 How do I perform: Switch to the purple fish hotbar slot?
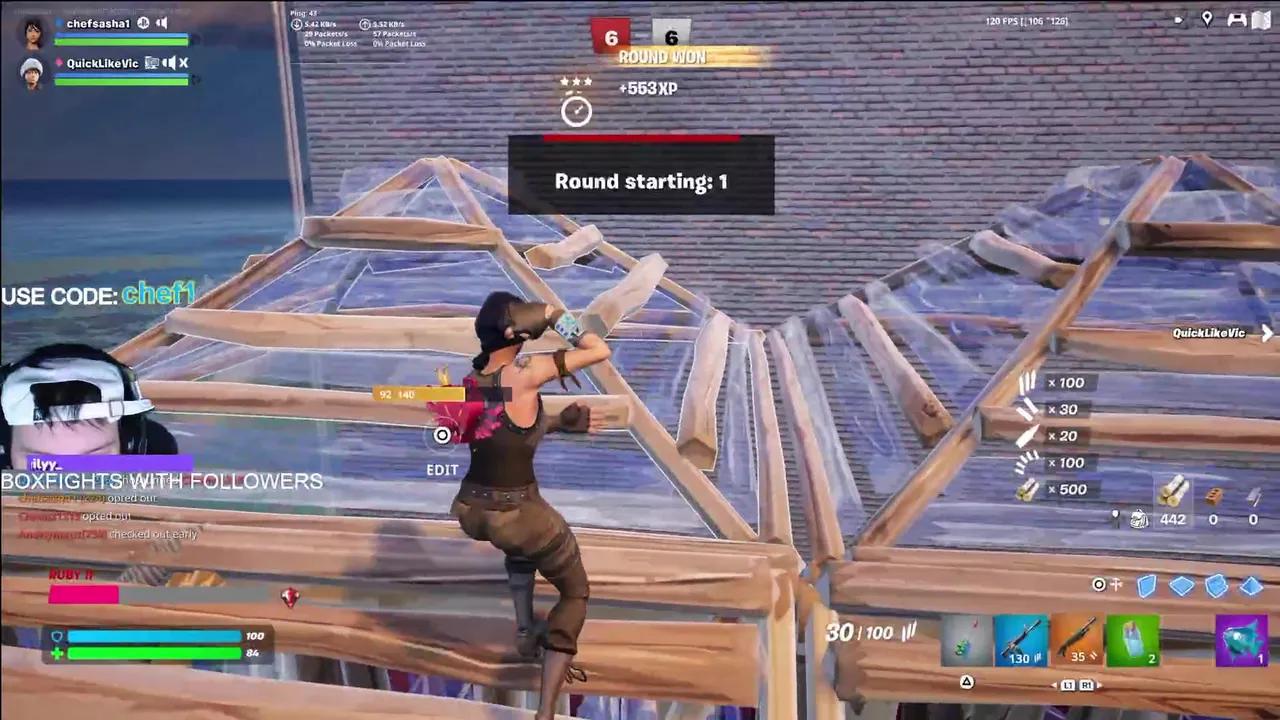click(1240, 641)
